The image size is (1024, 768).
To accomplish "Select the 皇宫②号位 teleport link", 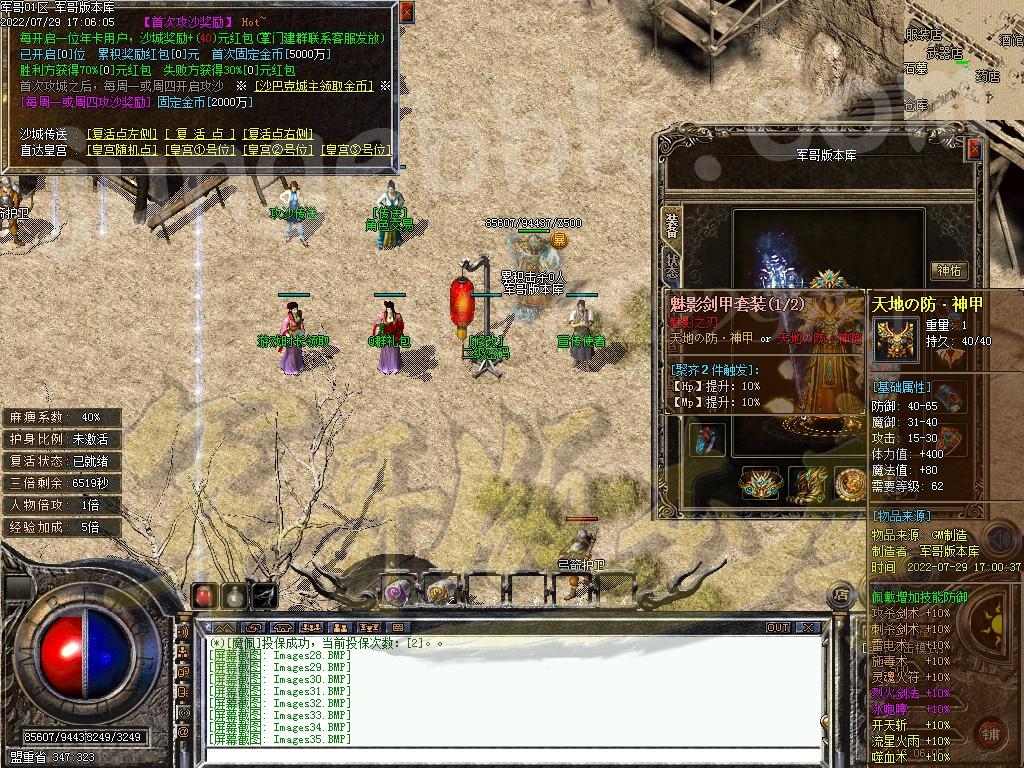I will 279,150.
